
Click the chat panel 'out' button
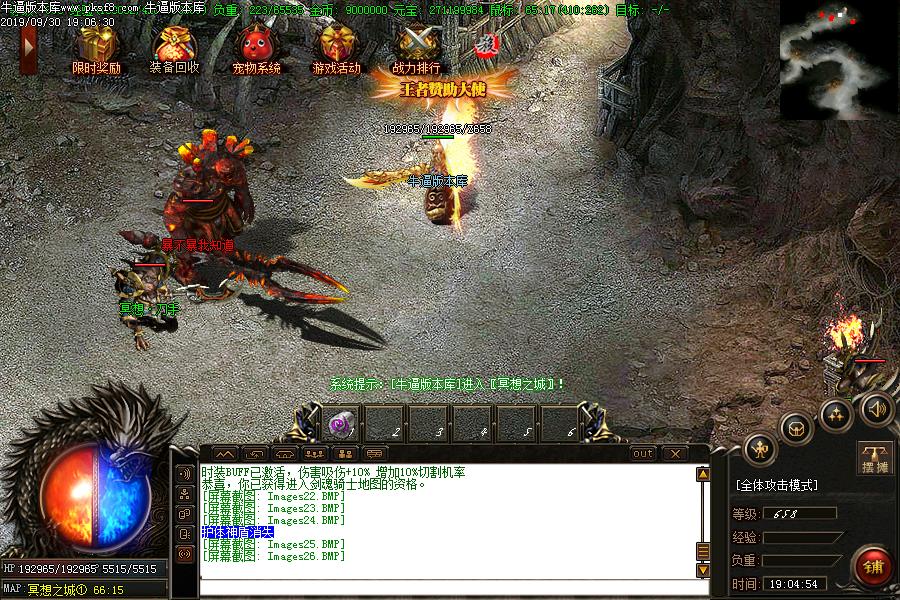coord(643,453)
